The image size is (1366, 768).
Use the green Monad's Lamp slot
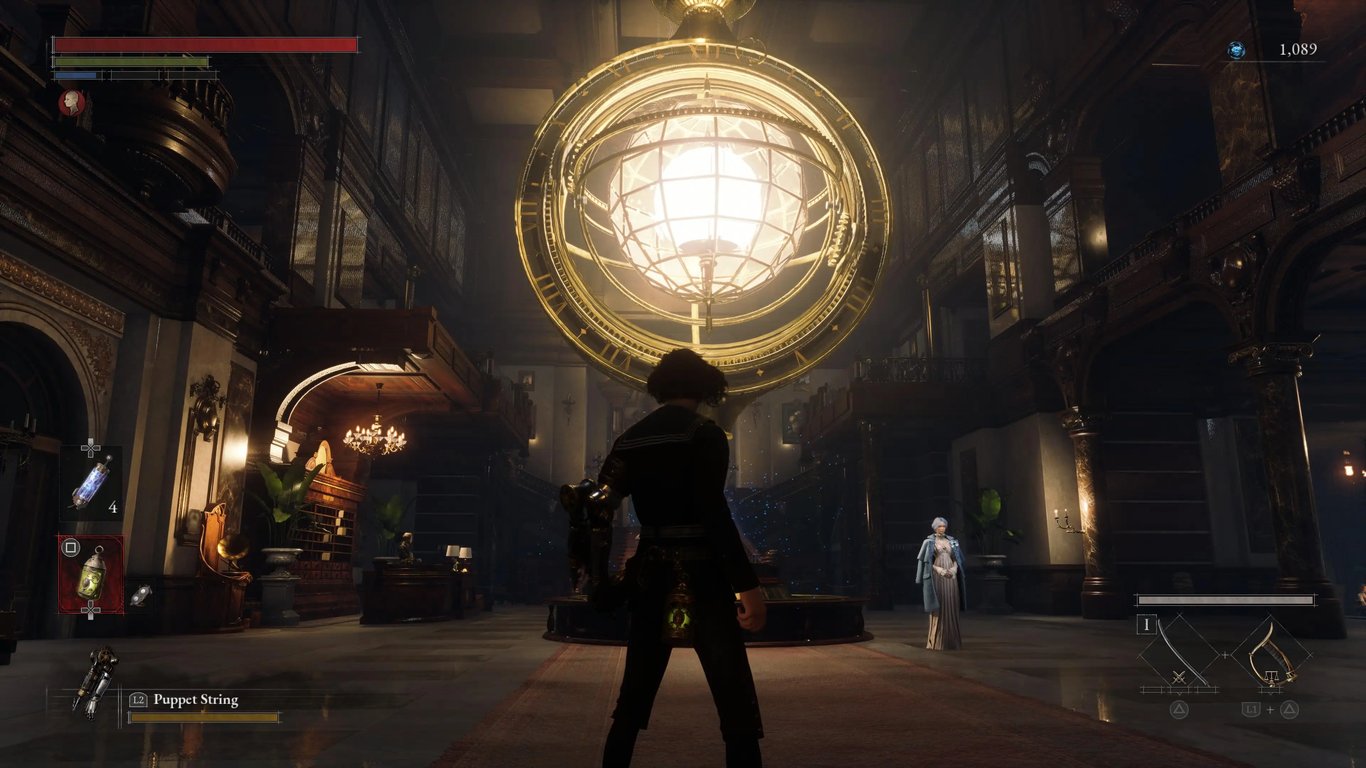click(x=91, y=576)
